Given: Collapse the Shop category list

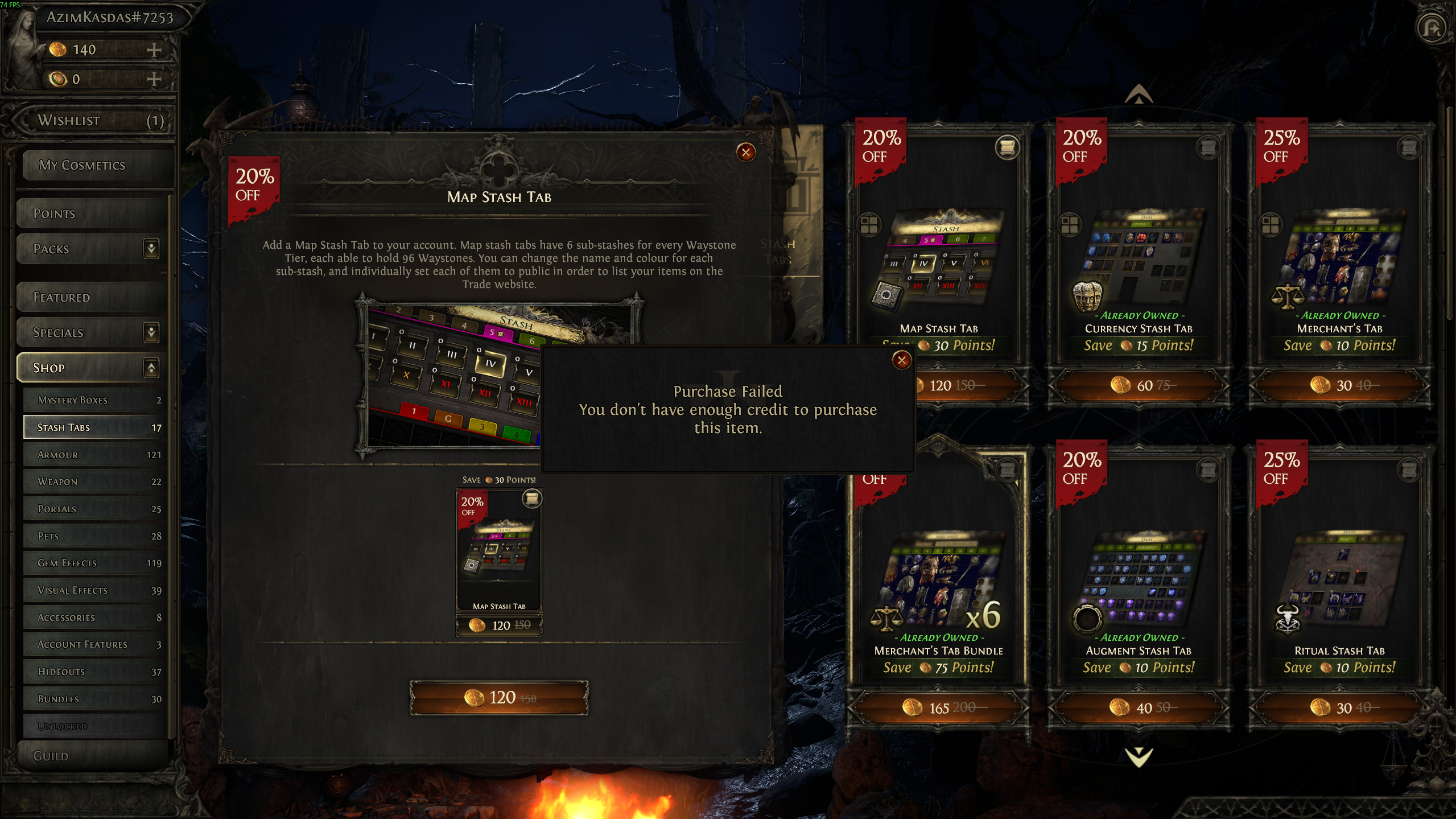Looking at the screenshot, I should pos(151,368).
